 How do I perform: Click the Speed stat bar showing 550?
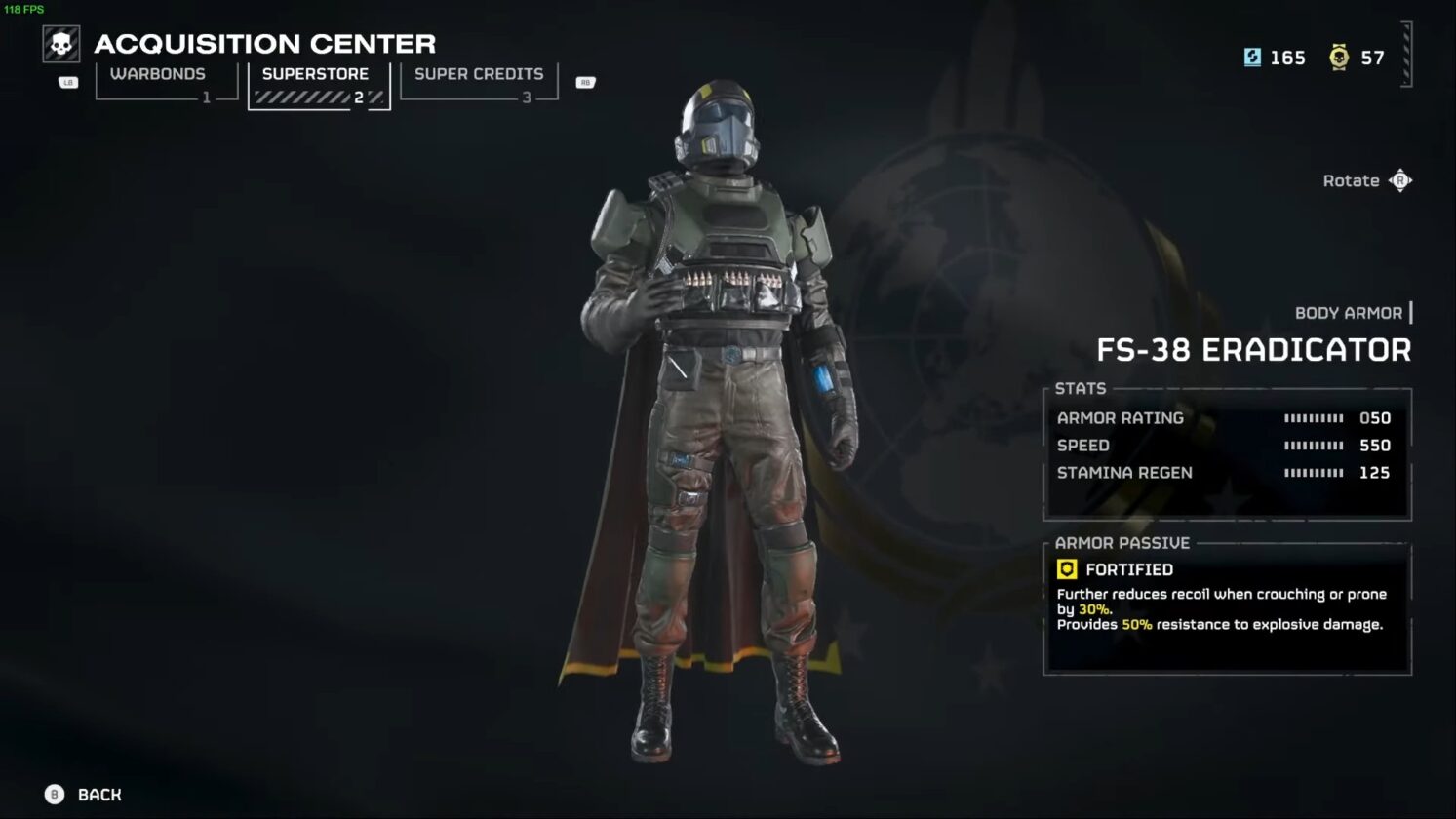tap(1312, 445)
